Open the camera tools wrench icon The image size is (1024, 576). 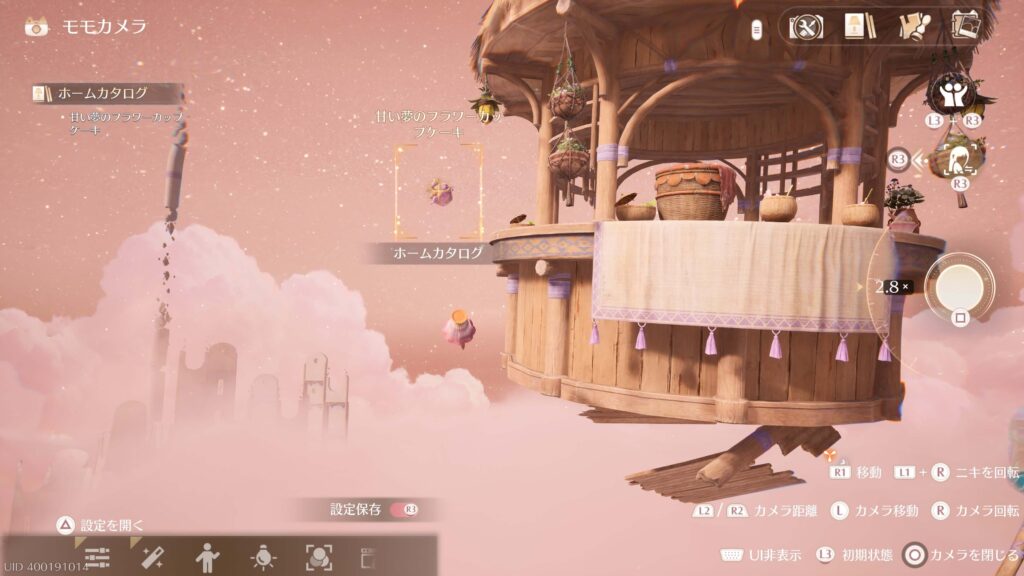tap(806, 26)
